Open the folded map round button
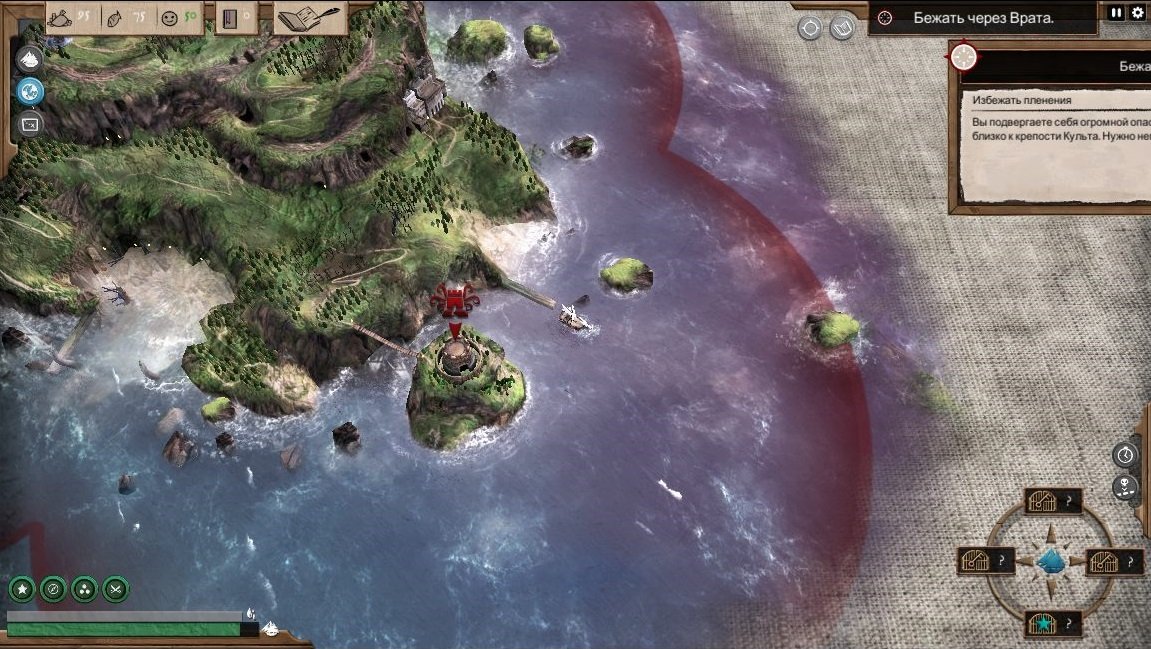 (x=841, y=28)
